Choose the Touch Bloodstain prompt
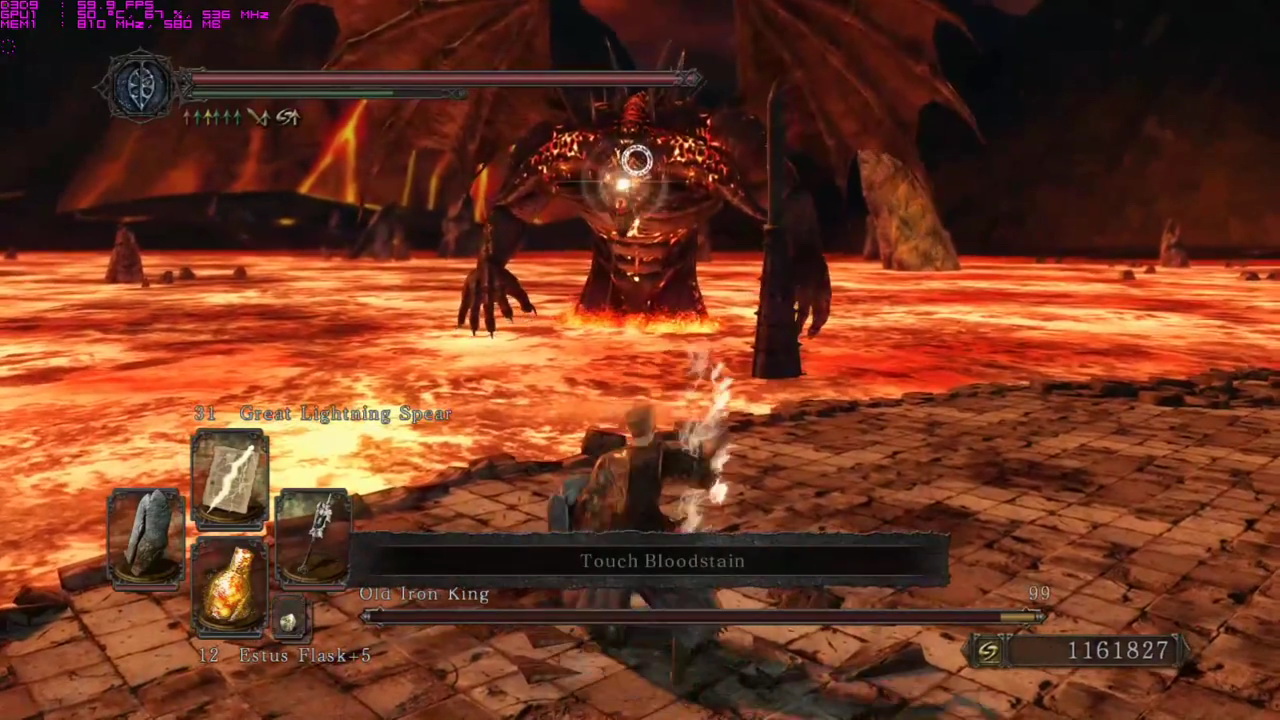This screenshot has width=1280, height=720. 662,561
